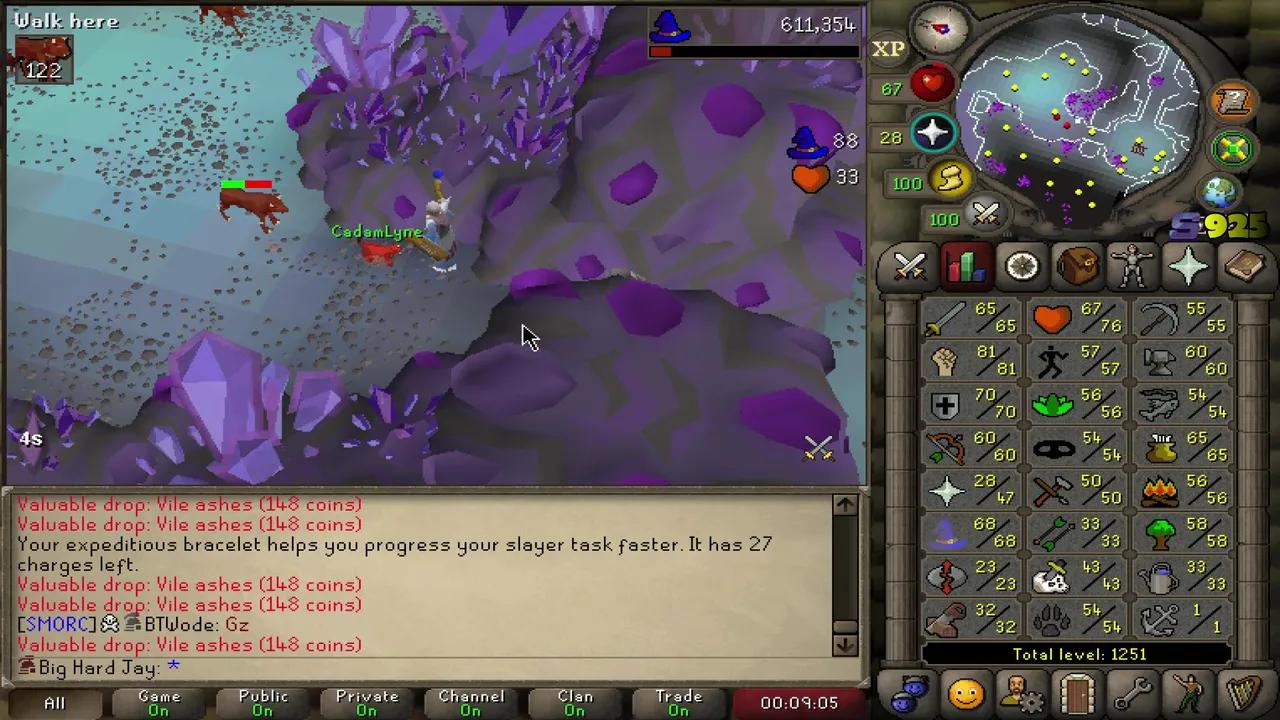This screenshot has height=720, width=1280.
Task: Select the All chat tab
Action: (x=54, y=700)
